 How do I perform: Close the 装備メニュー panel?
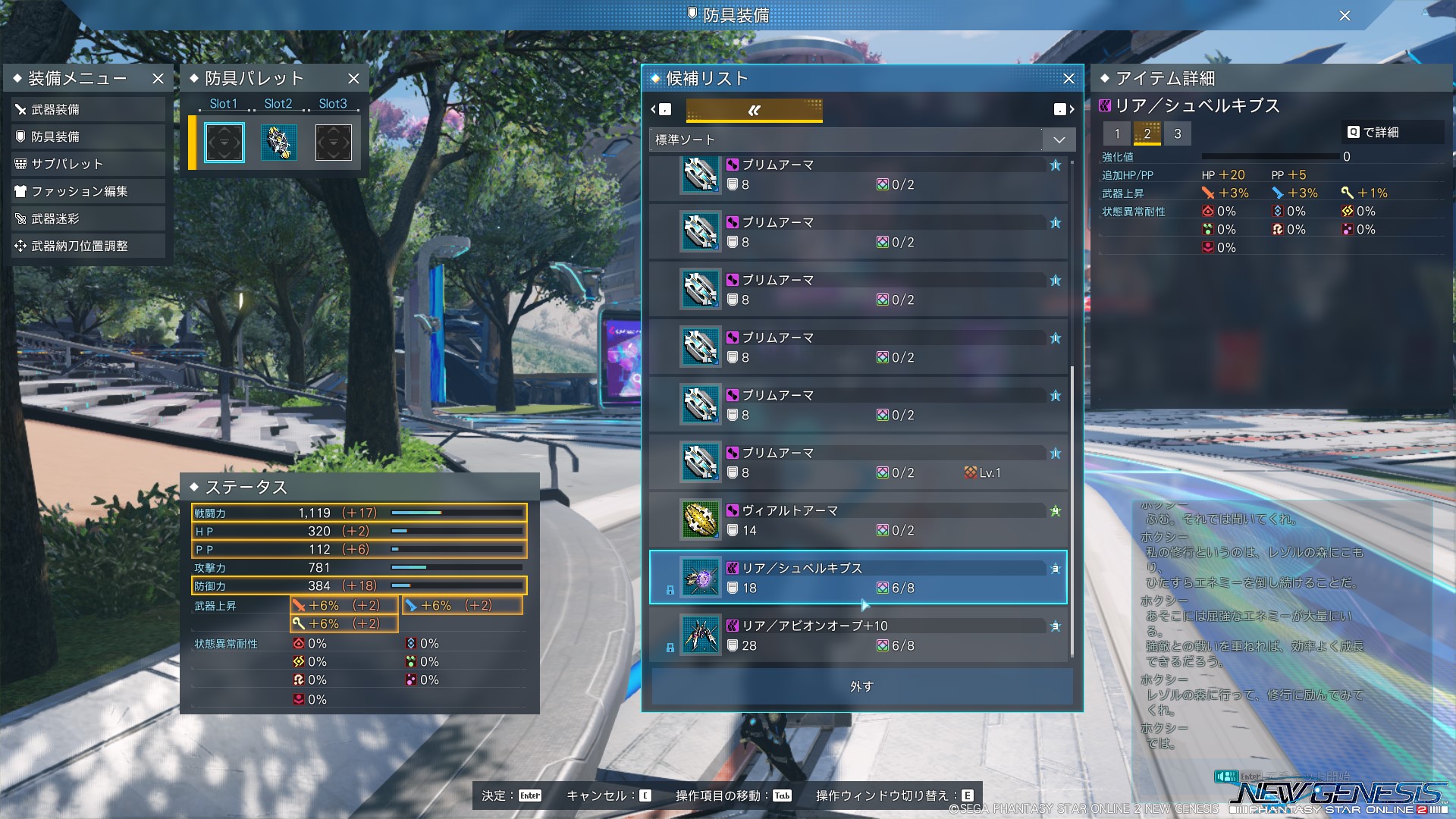coord(158,79)
